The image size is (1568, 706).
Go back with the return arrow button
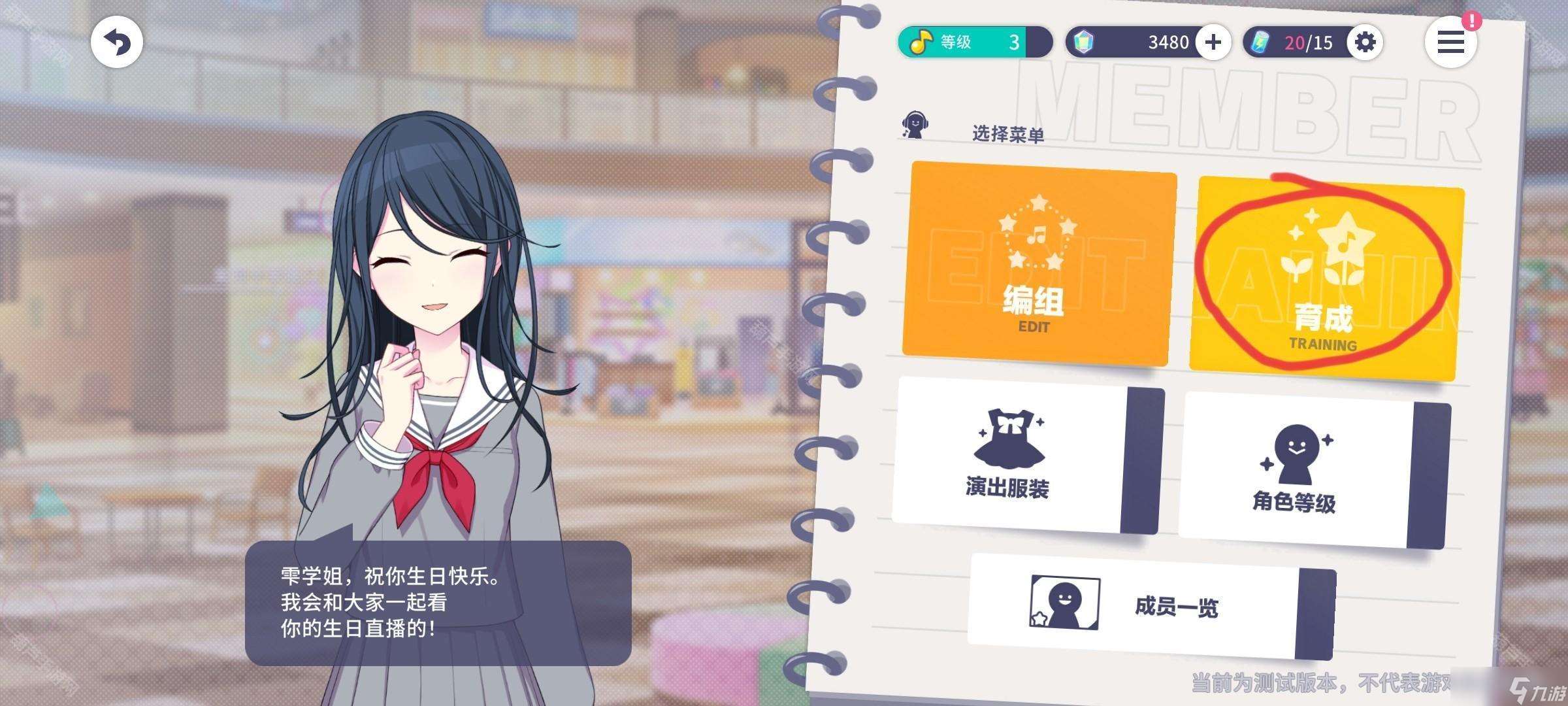pos(117,43)
